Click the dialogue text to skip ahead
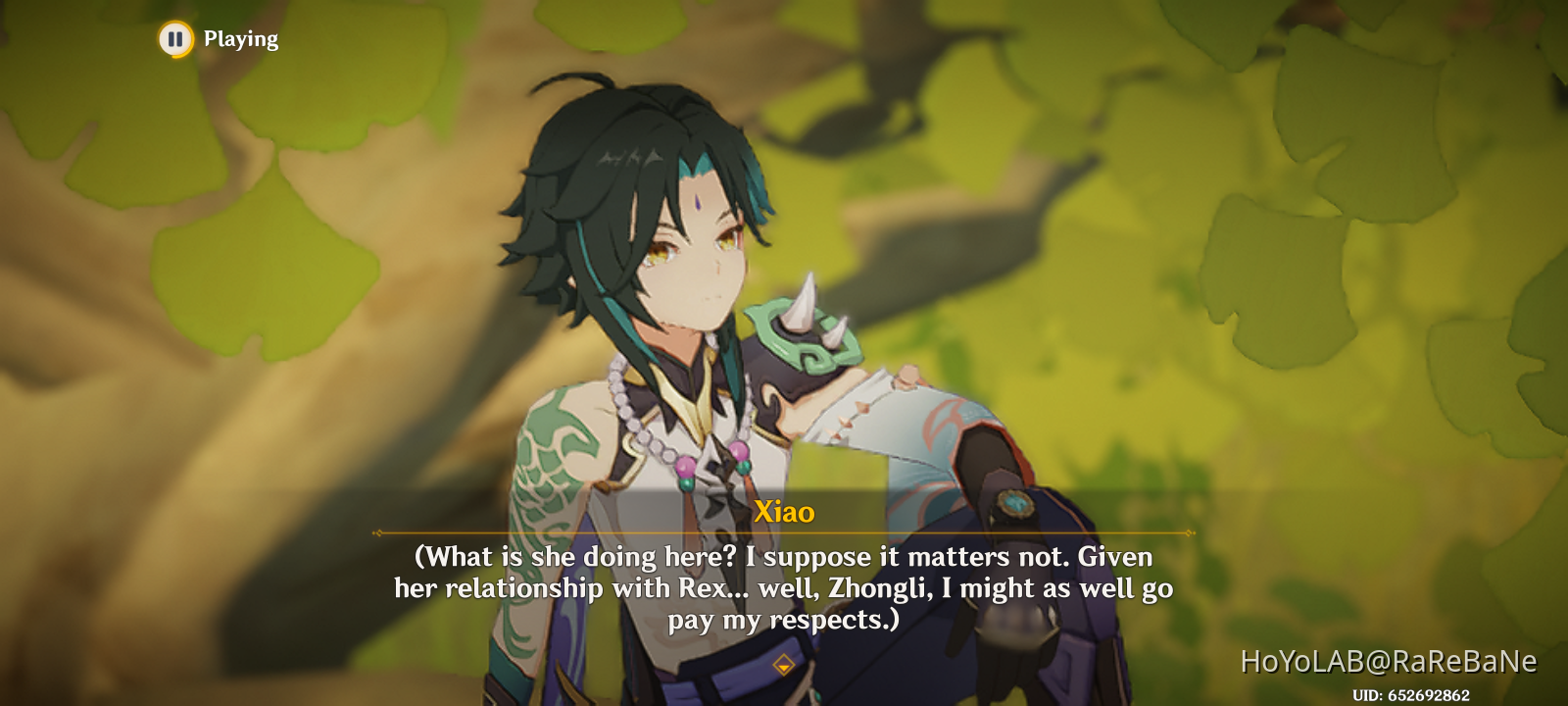This screenshot has height=706, width=1568. [x=784, y=586]
